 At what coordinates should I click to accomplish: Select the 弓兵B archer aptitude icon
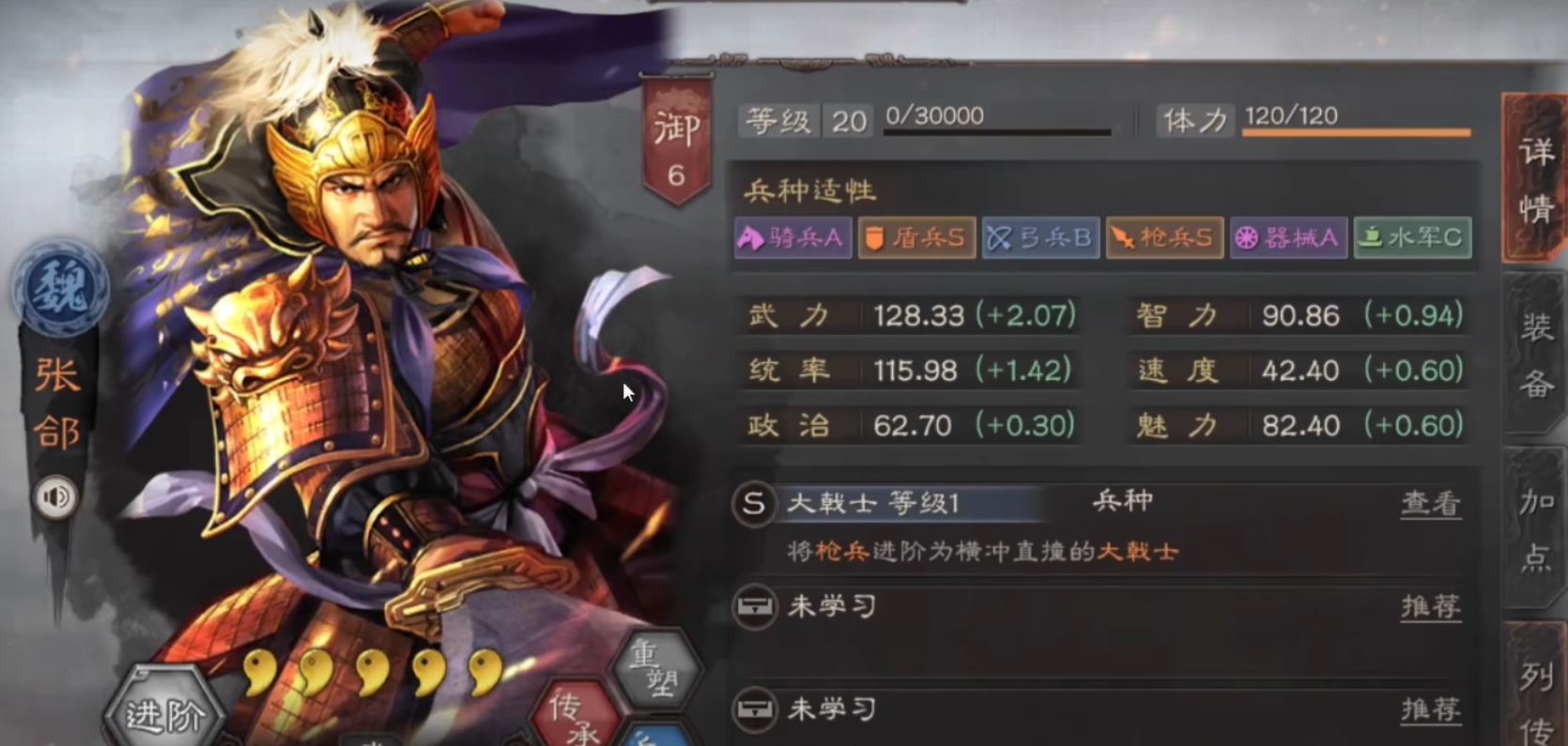[x=1041, y=237]
